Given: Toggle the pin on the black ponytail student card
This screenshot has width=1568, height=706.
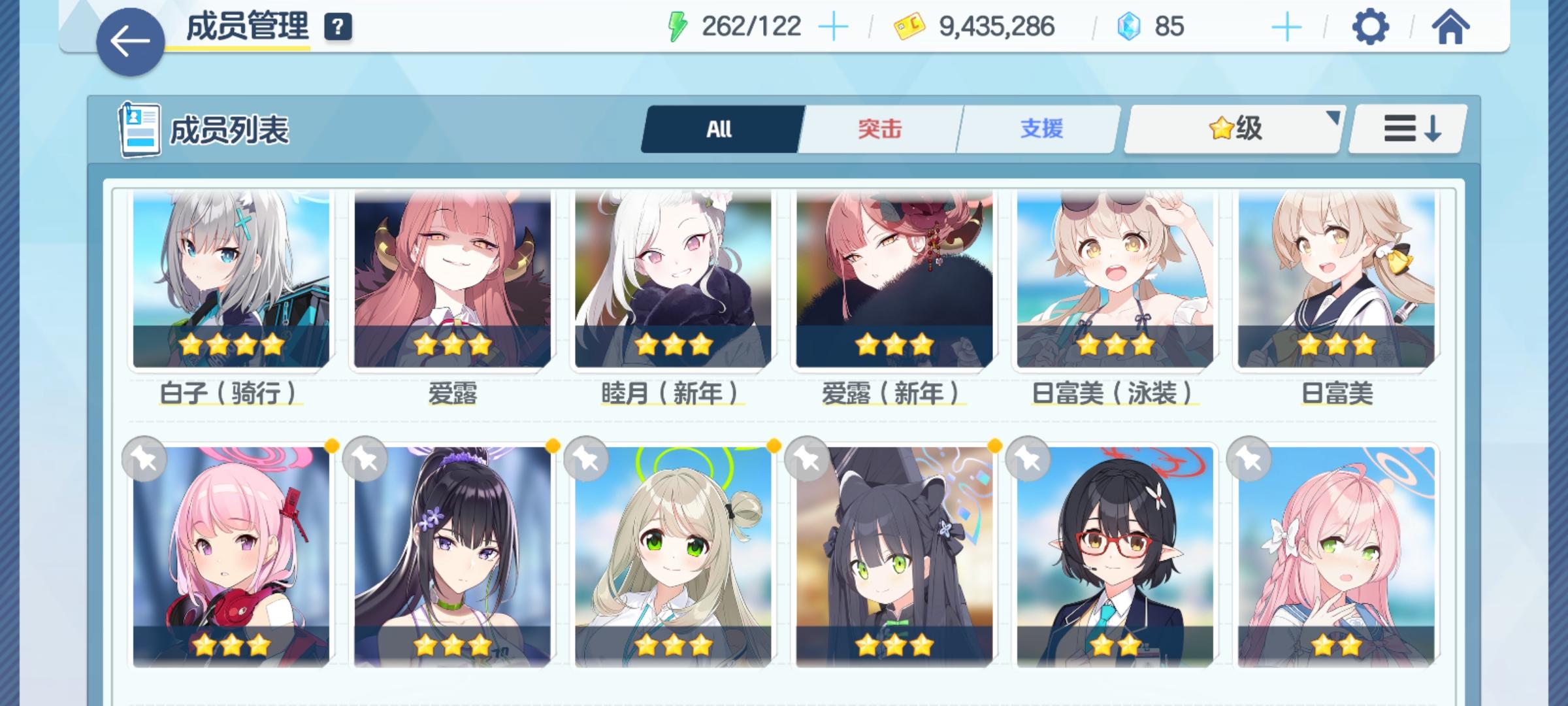Looking at the screenshot, I should 366,458.
